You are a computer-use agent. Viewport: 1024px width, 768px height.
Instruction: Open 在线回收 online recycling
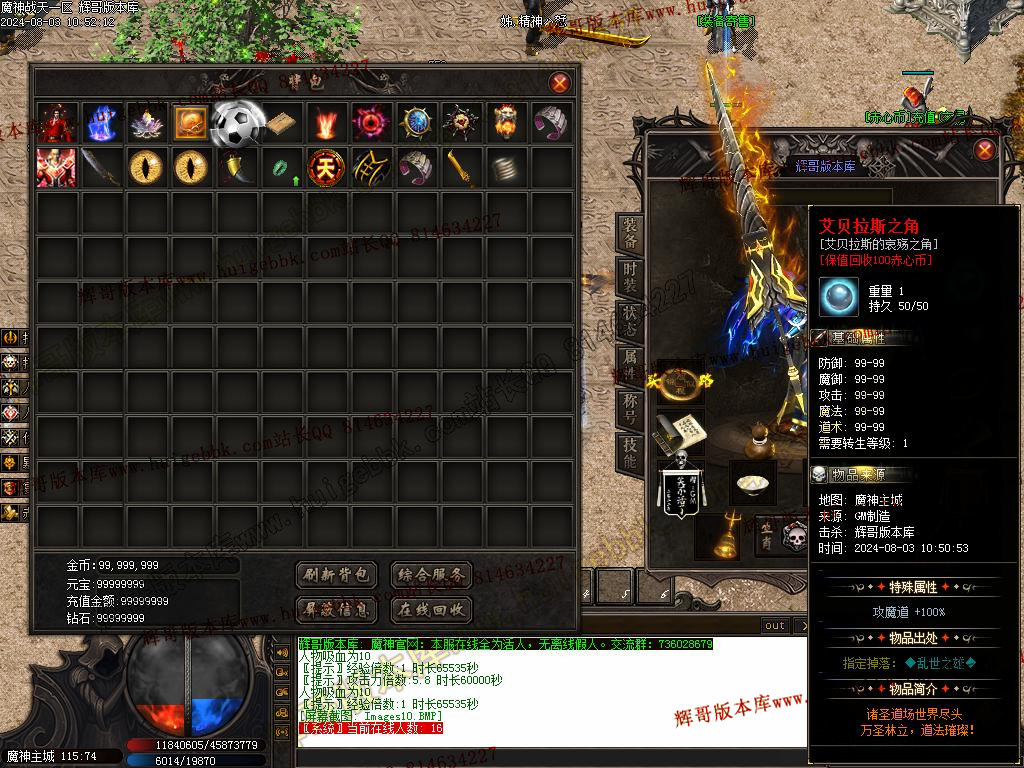pyautogui.click(x=430, y=609)
